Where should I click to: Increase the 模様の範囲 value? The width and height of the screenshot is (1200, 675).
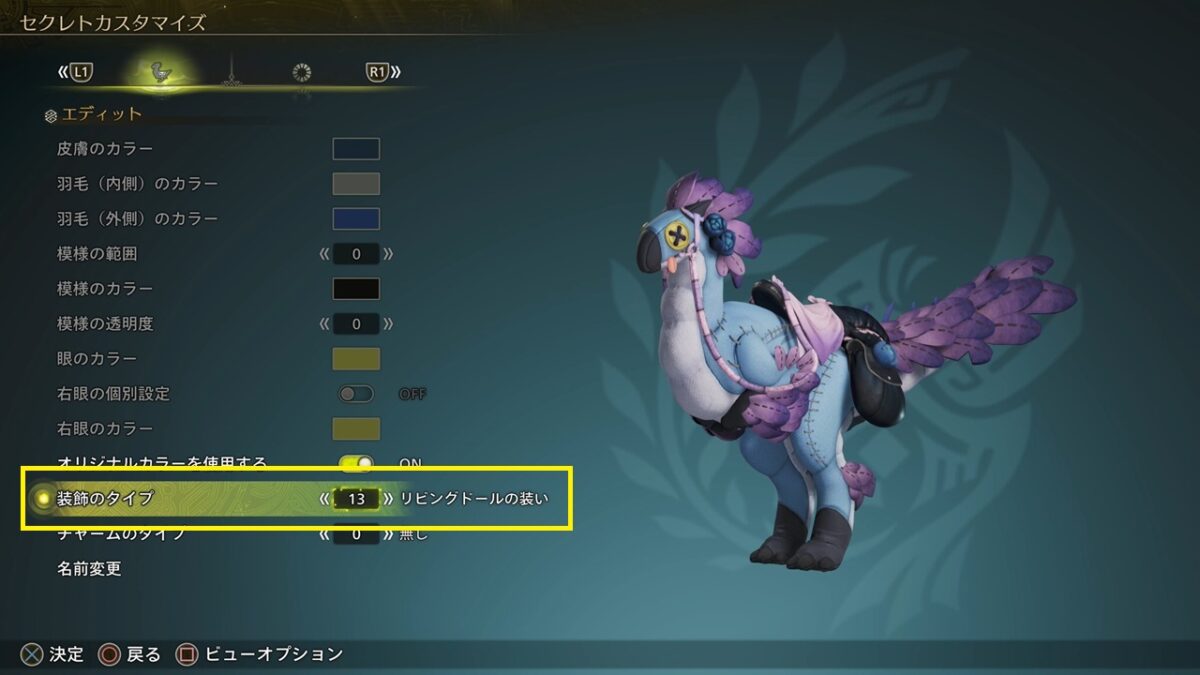(x=388, y=254)
